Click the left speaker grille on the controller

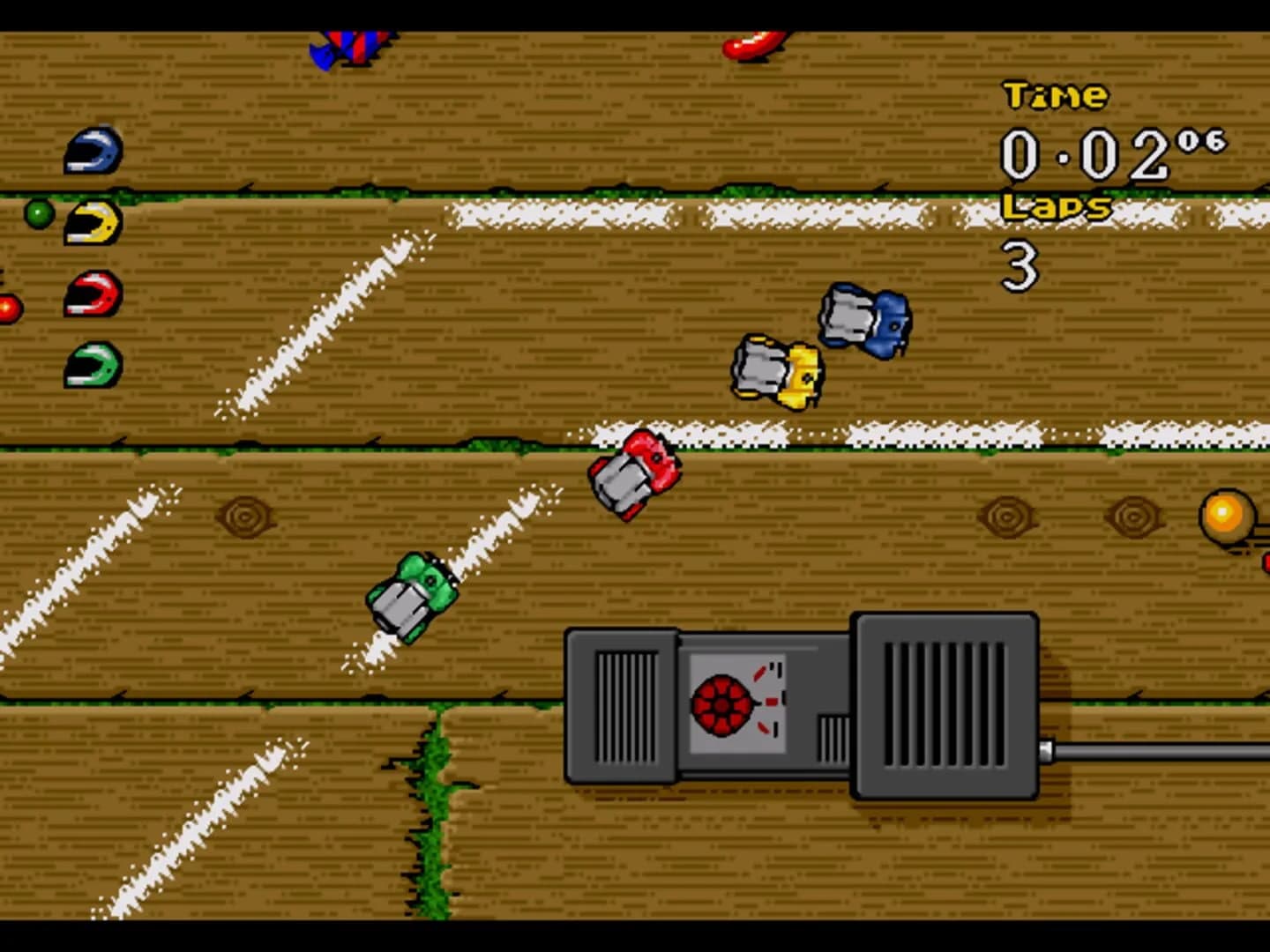pos(626,705)
